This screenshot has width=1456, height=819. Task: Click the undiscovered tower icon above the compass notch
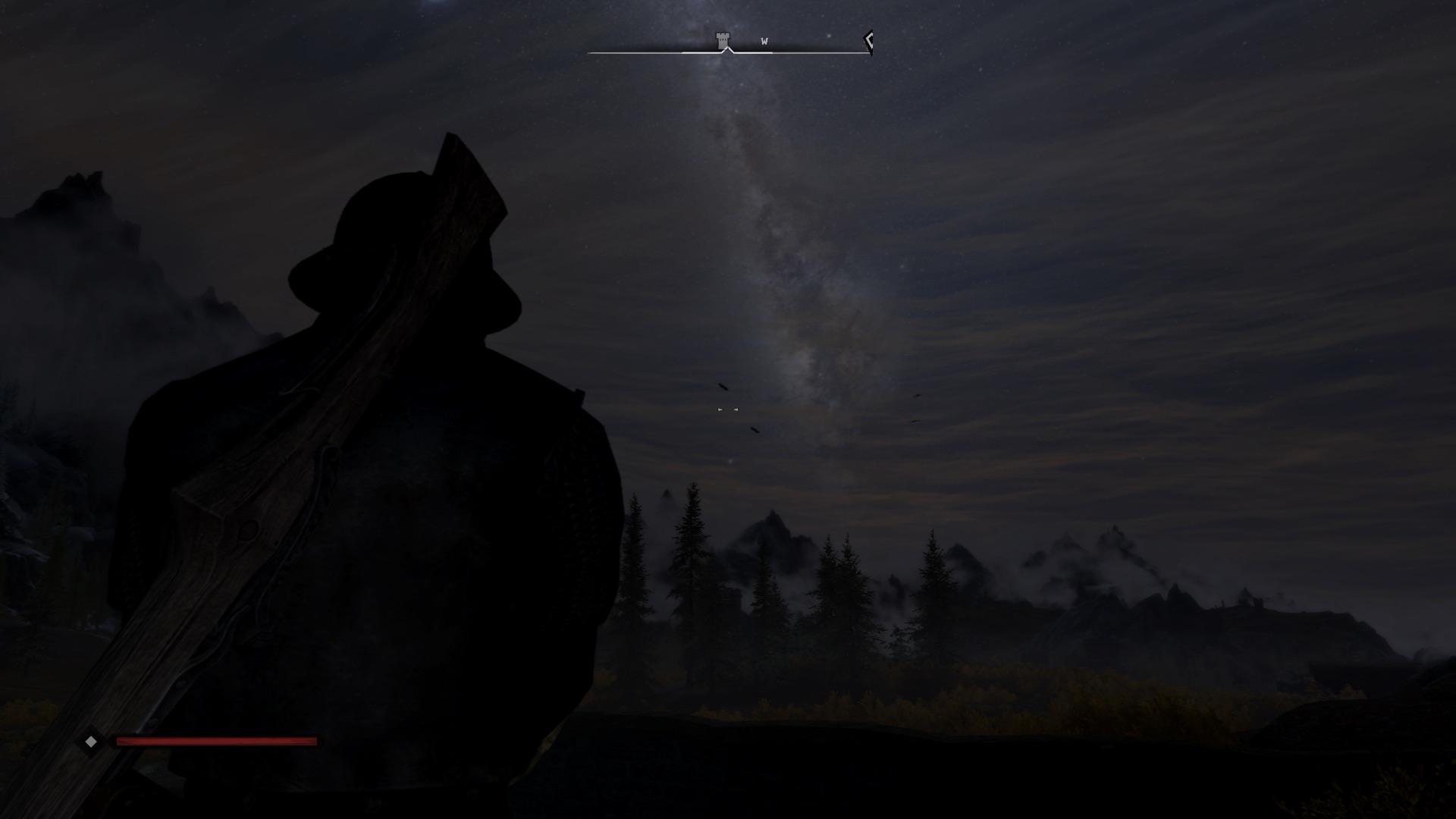(721, 38)
